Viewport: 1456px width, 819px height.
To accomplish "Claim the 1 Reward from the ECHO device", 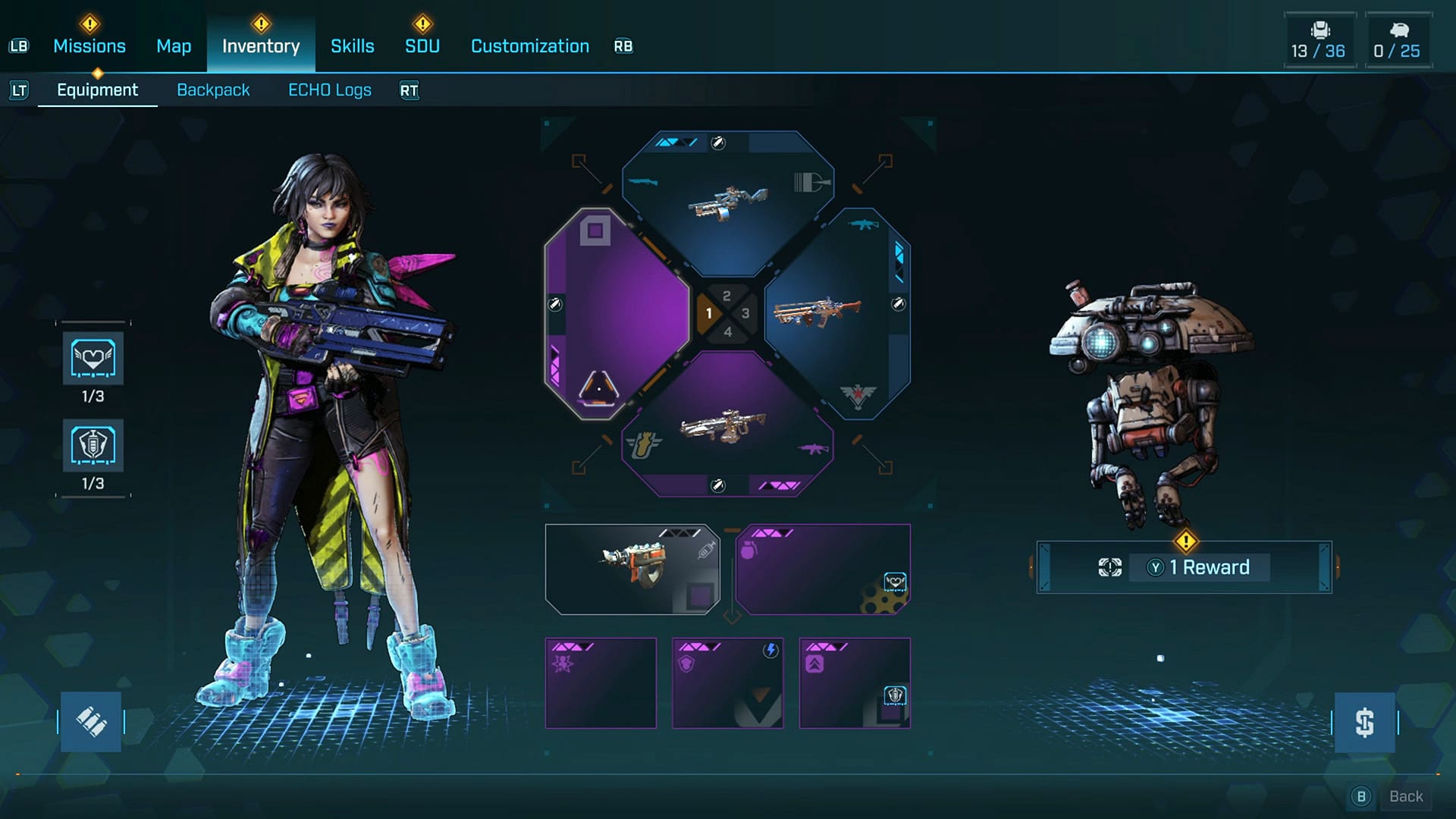I will tap(1198, 567).
